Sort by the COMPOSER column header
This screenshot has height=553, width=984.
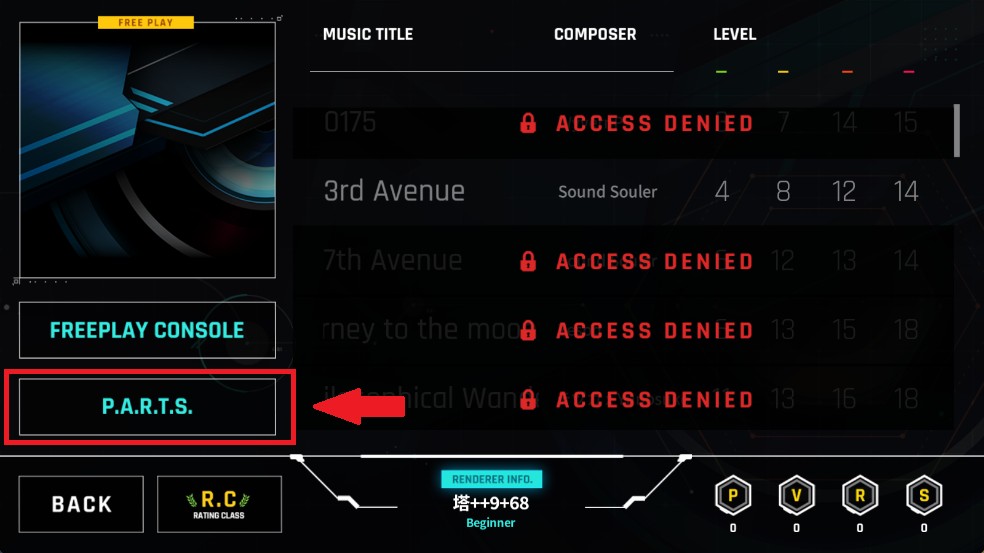coord(595,34)
